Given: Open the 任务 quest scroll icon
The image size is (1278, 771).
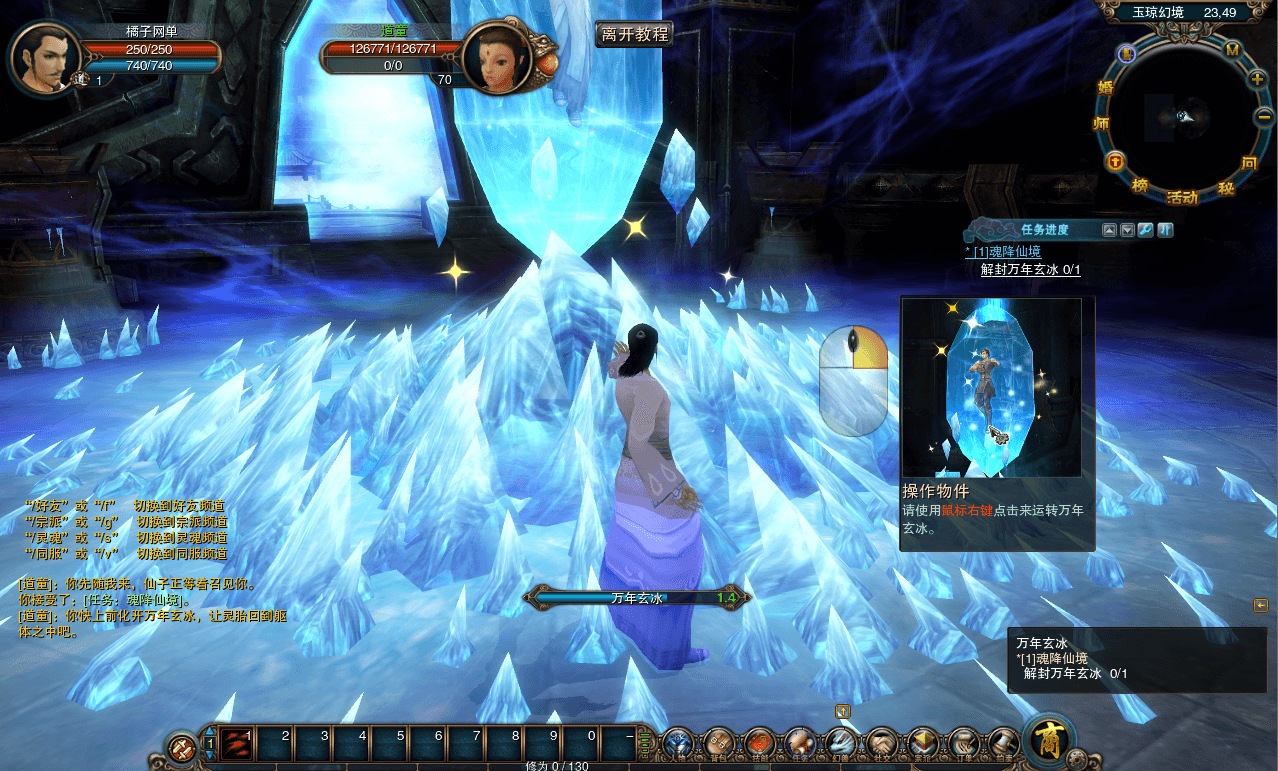Looking at the screenshot, I should coord(799,743).
